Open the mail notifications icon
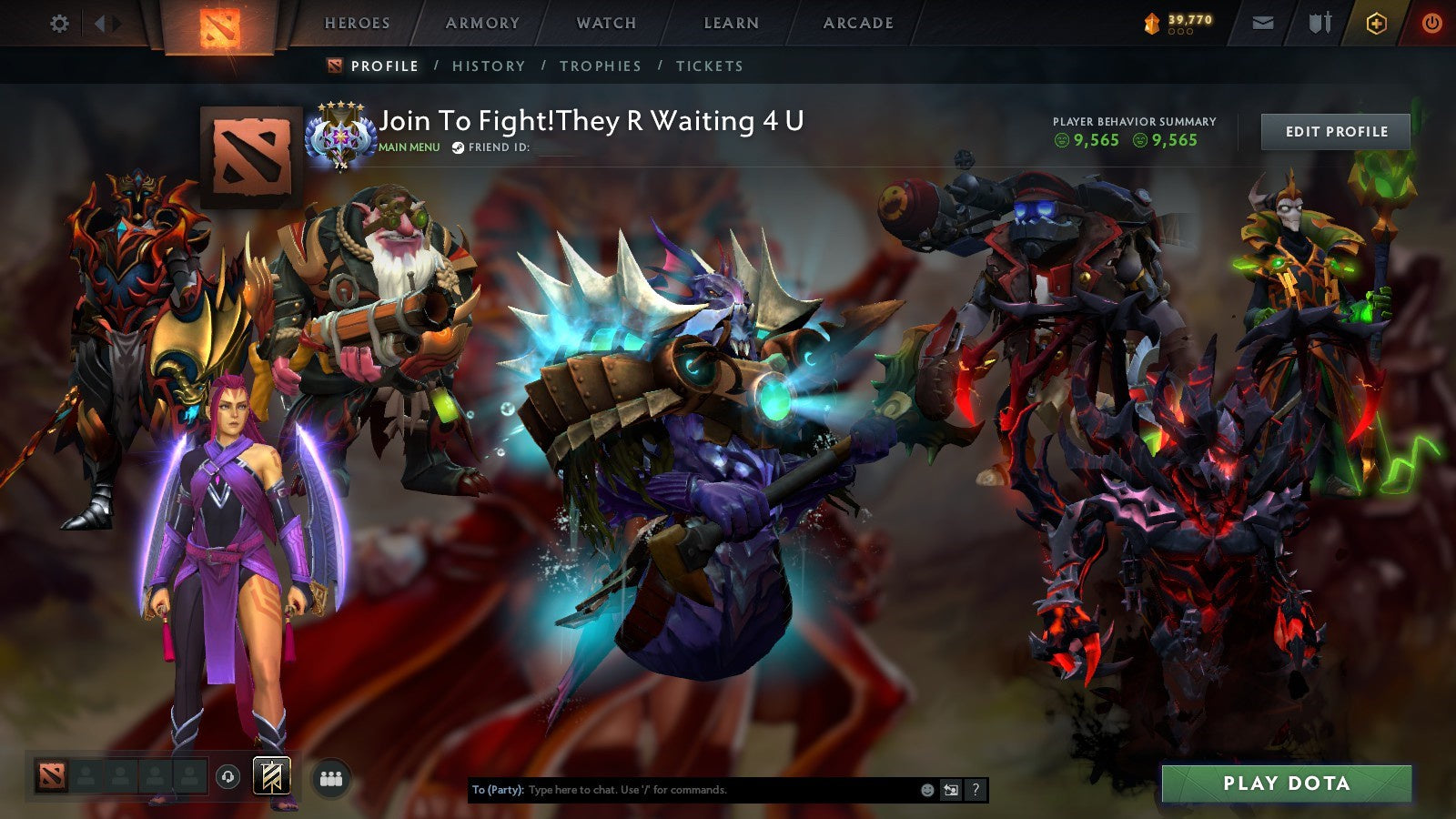The image size is (1456, 819). pyautogui.click(x=1263, y=23)
